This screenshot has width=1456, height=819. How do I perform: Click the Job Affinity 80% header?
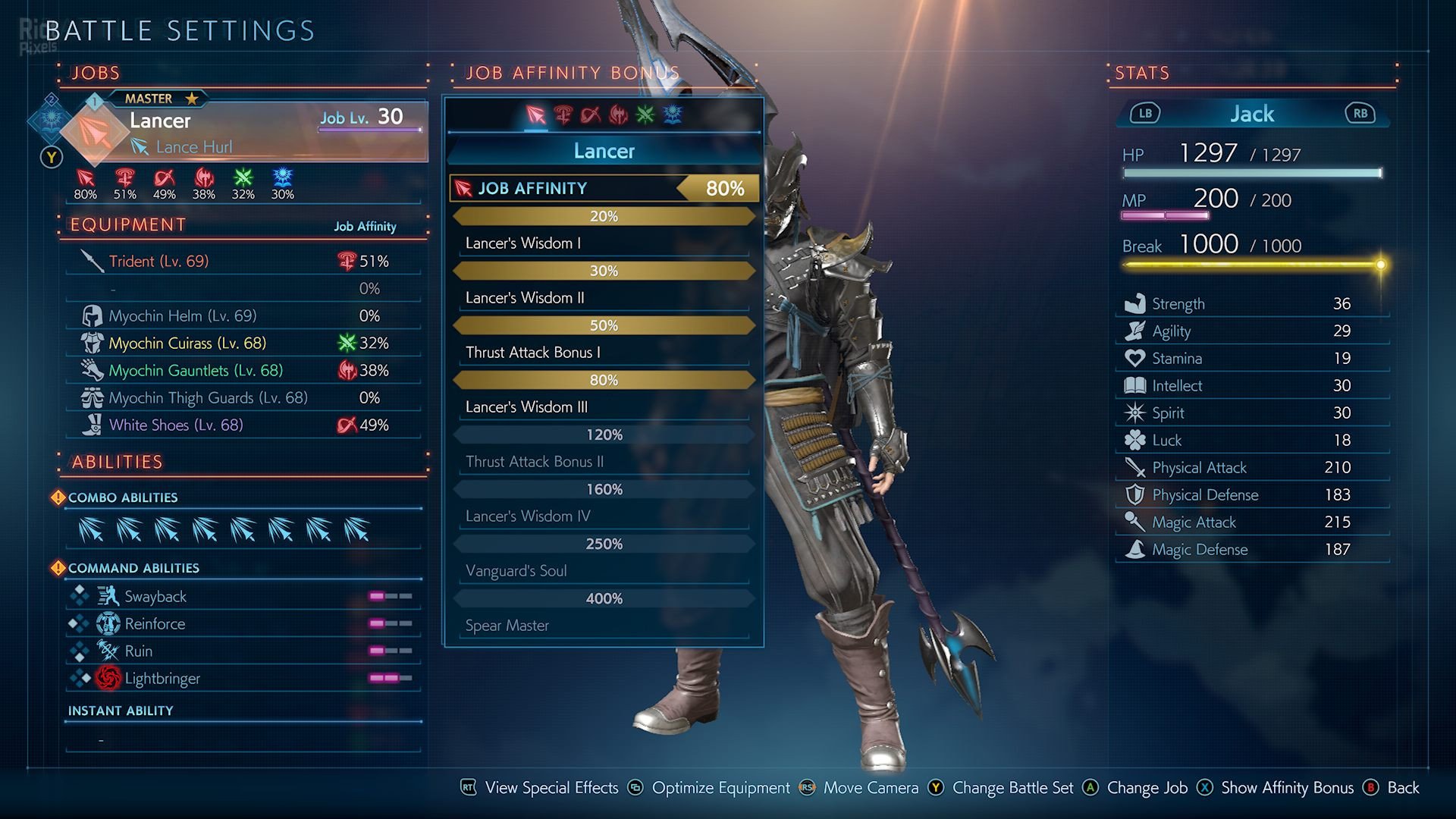(604, 188)
